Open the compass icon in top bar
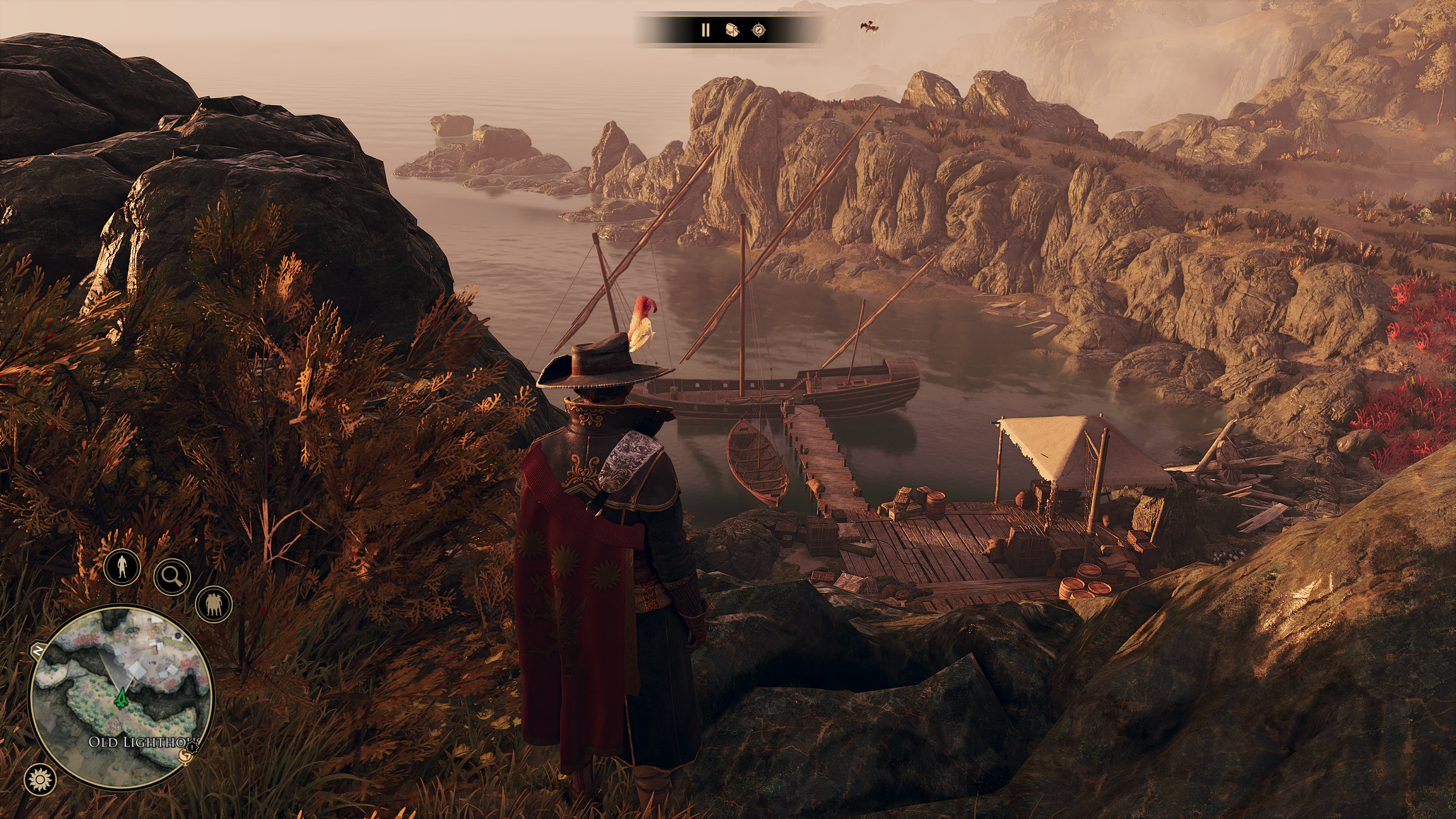The image size is (1456, 819). tap(759, 30)
